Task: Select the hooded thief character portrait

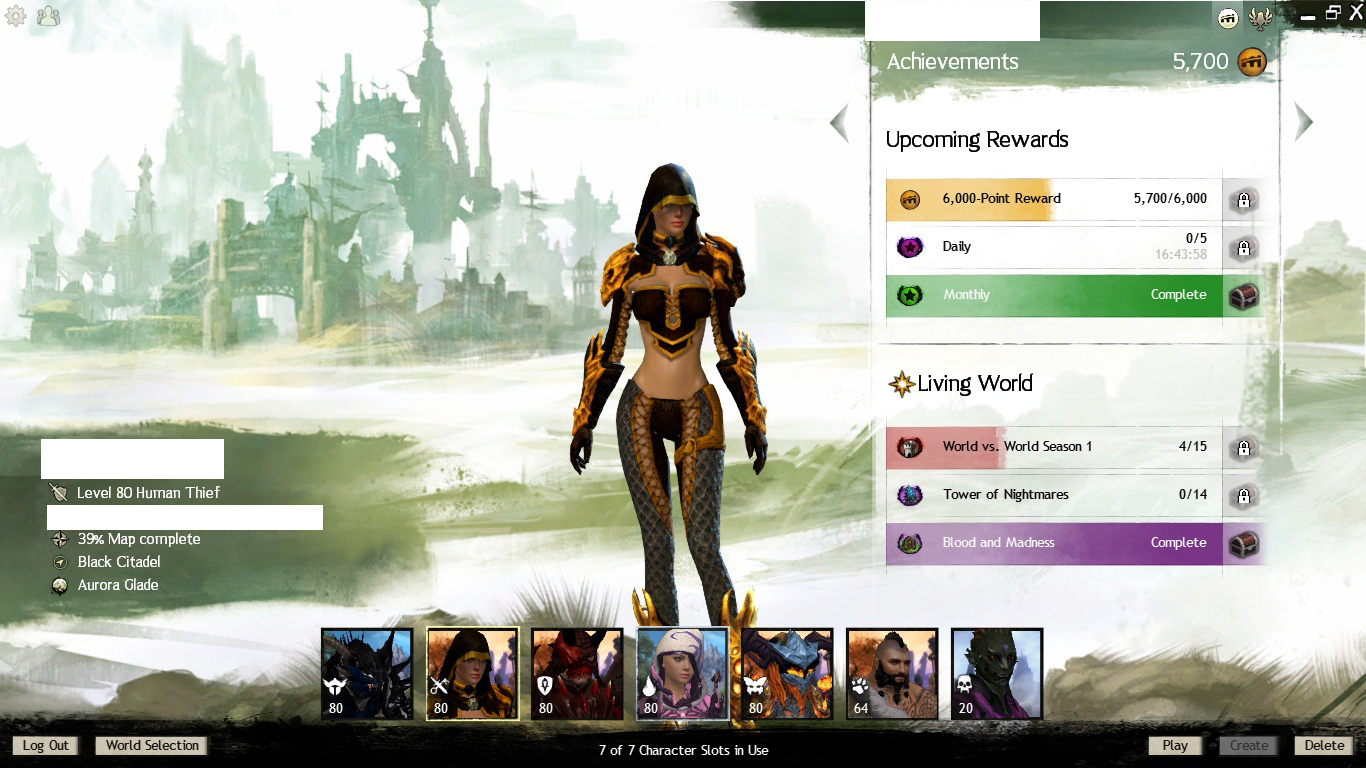Action: pyautogui.click(x=473, y=673)
